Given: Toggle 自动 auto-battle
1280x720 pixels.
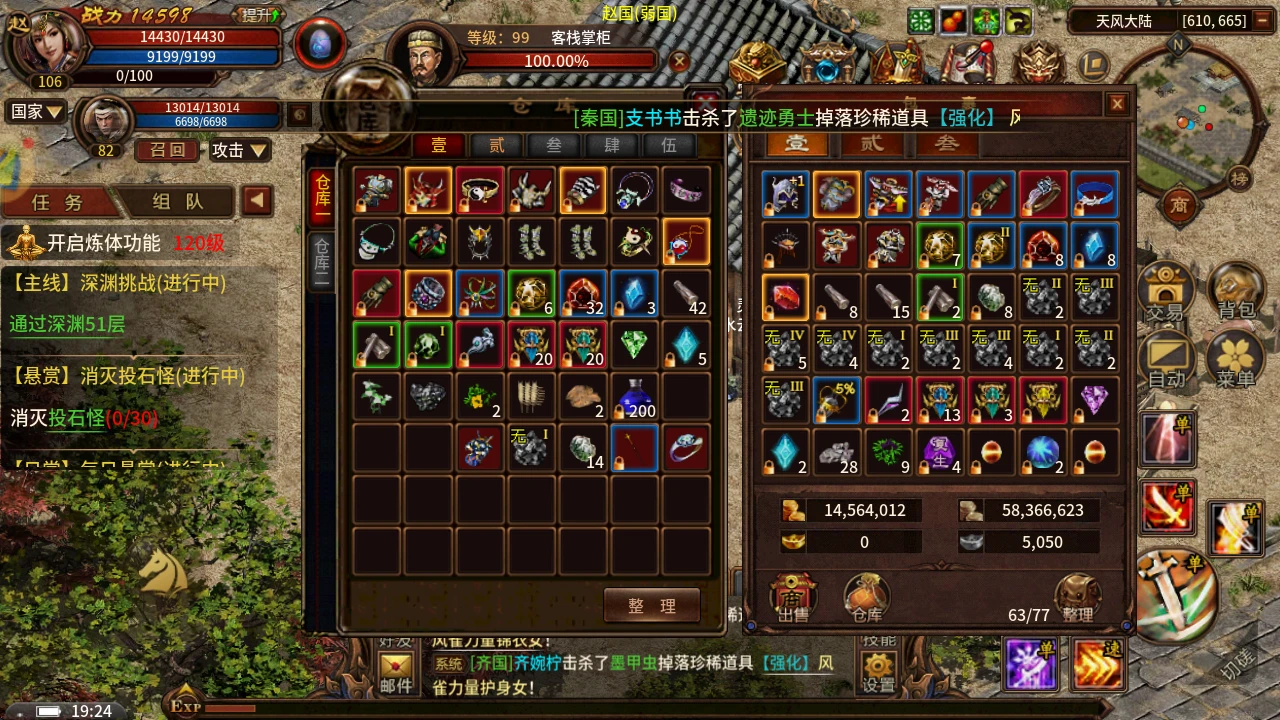Looking at the screenshot, I should tap(1166, 358).
